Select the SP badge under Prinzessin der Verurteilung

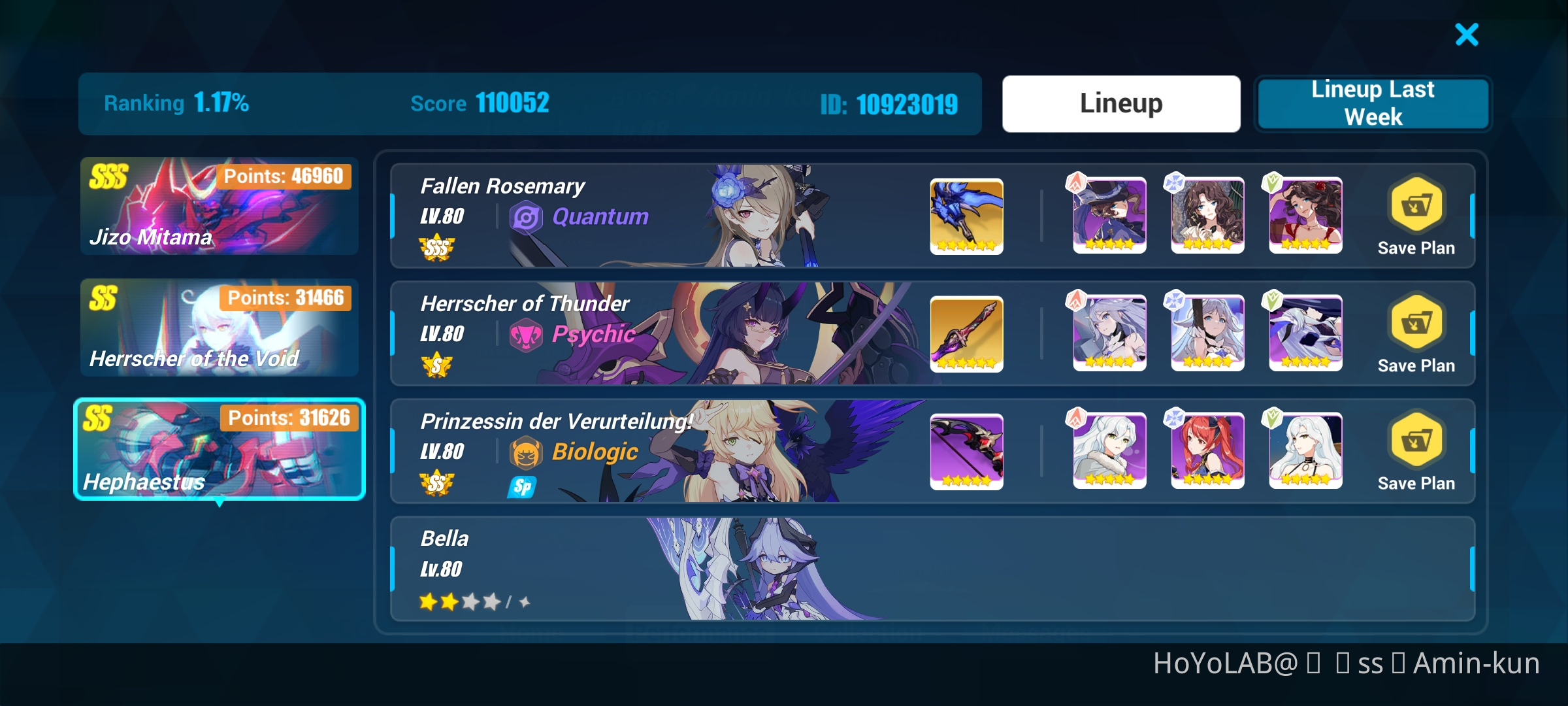(x=521, y=486)
